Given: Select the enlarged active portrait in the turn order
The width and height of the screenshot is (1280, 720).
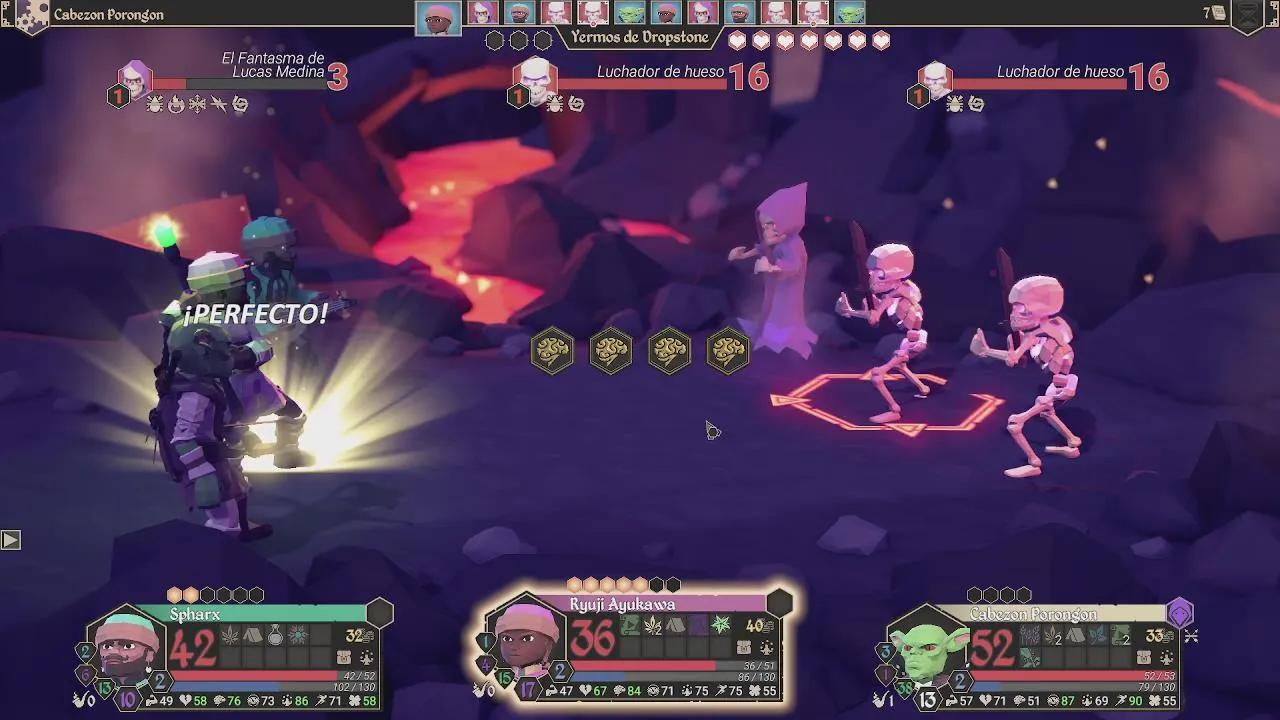Looking at the screenshot, I should point(438,18).
